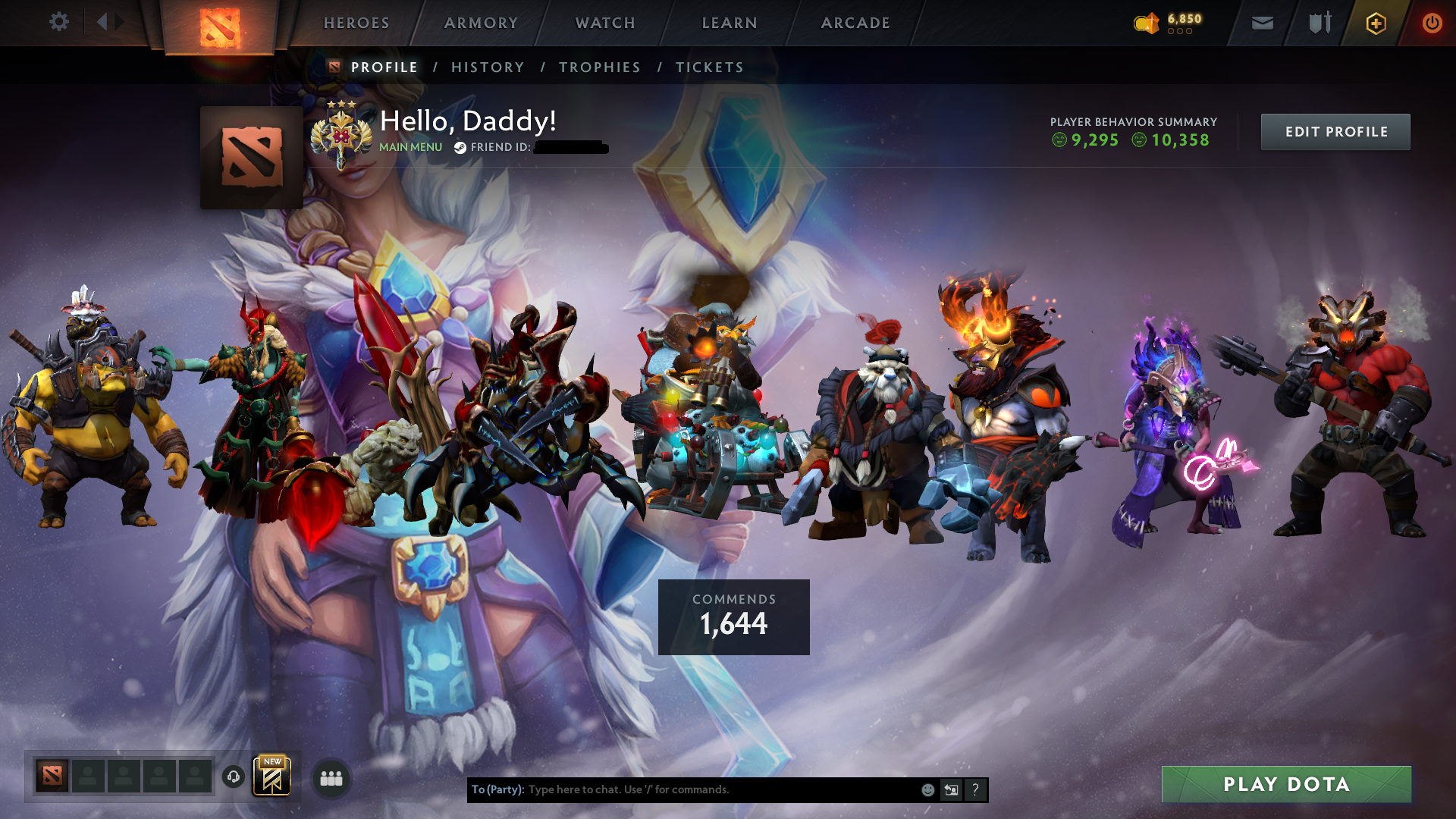Open the settings gear icon

pyautogui.click(x=59, y=21)
